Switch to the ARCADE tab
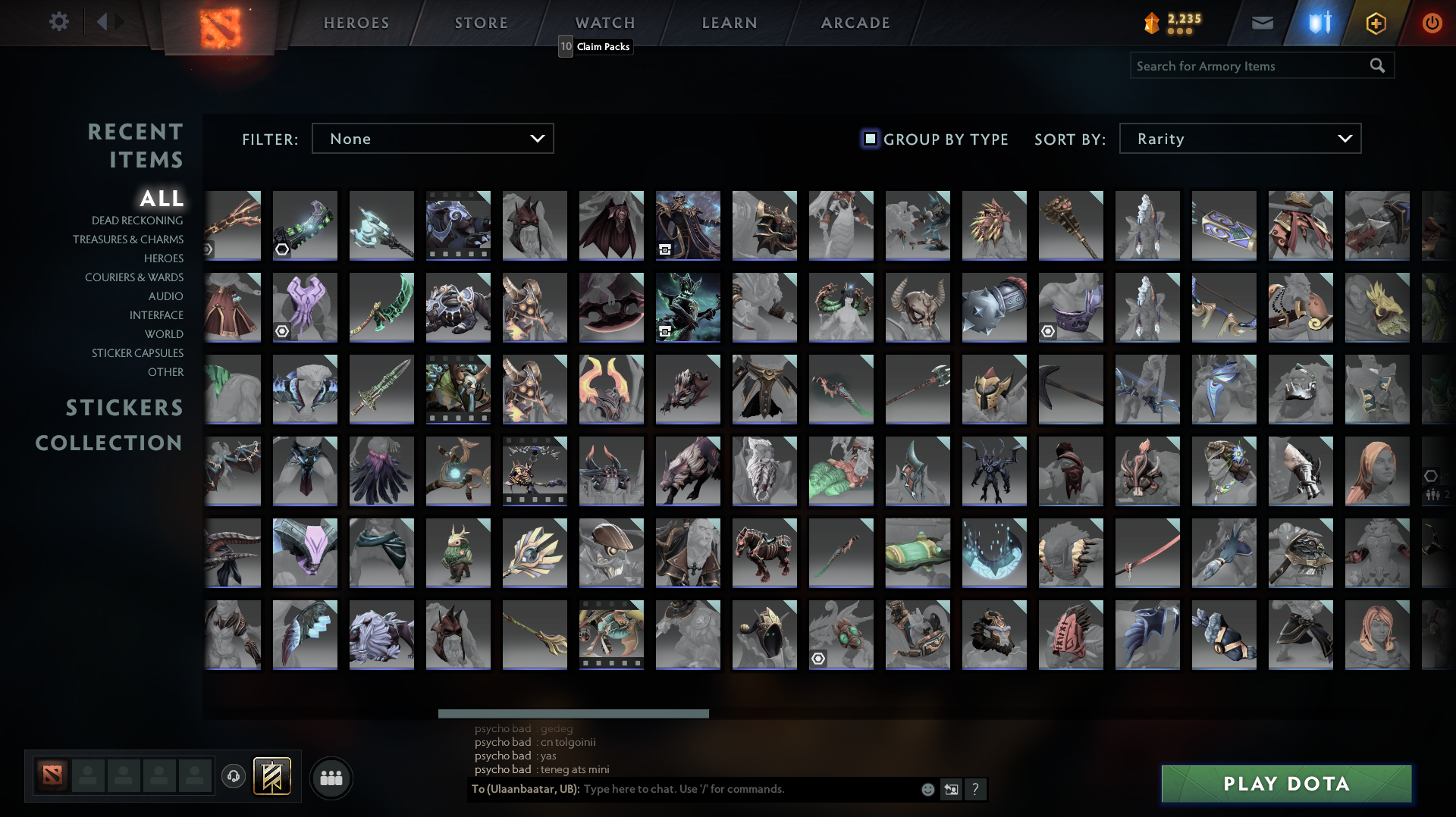1456x817 pixels. point(855,23)
